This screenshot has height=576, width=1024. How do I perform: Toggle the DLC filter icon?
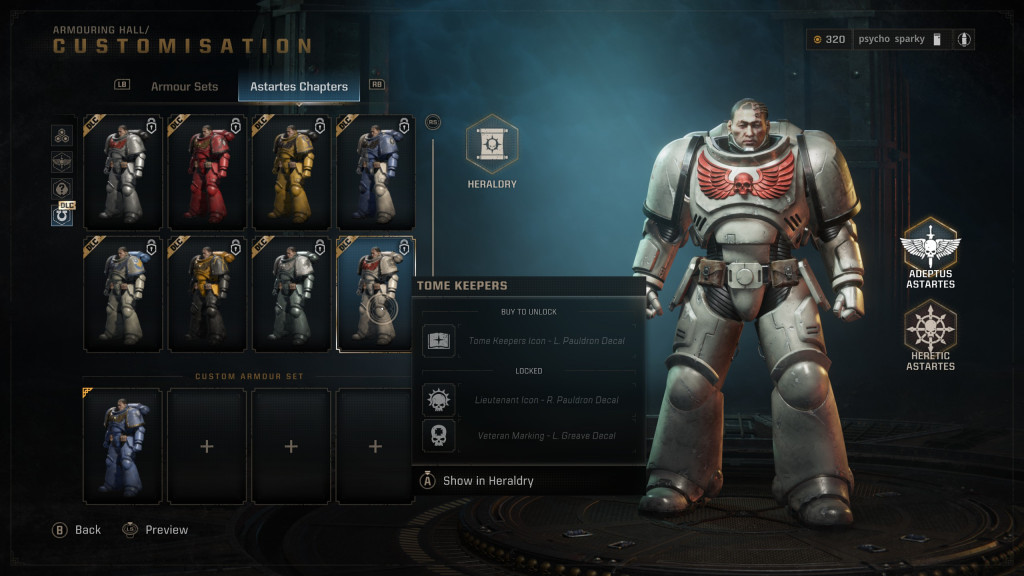coord(62,214)
